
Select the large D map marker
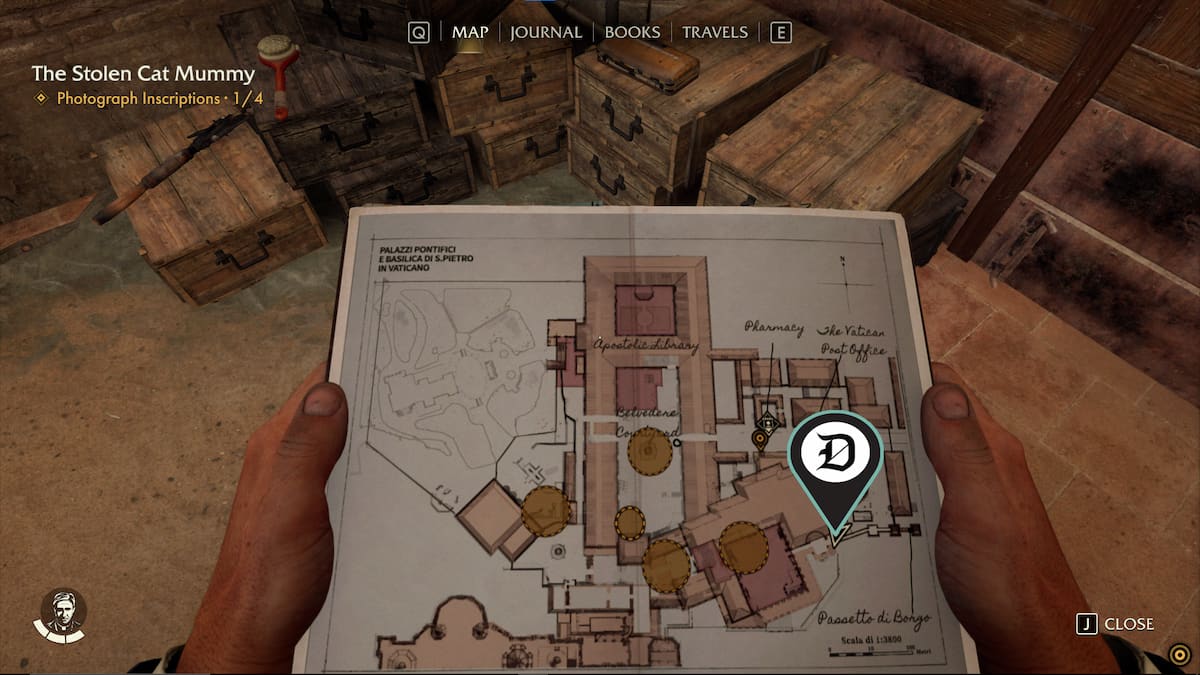tap(835, 457)
